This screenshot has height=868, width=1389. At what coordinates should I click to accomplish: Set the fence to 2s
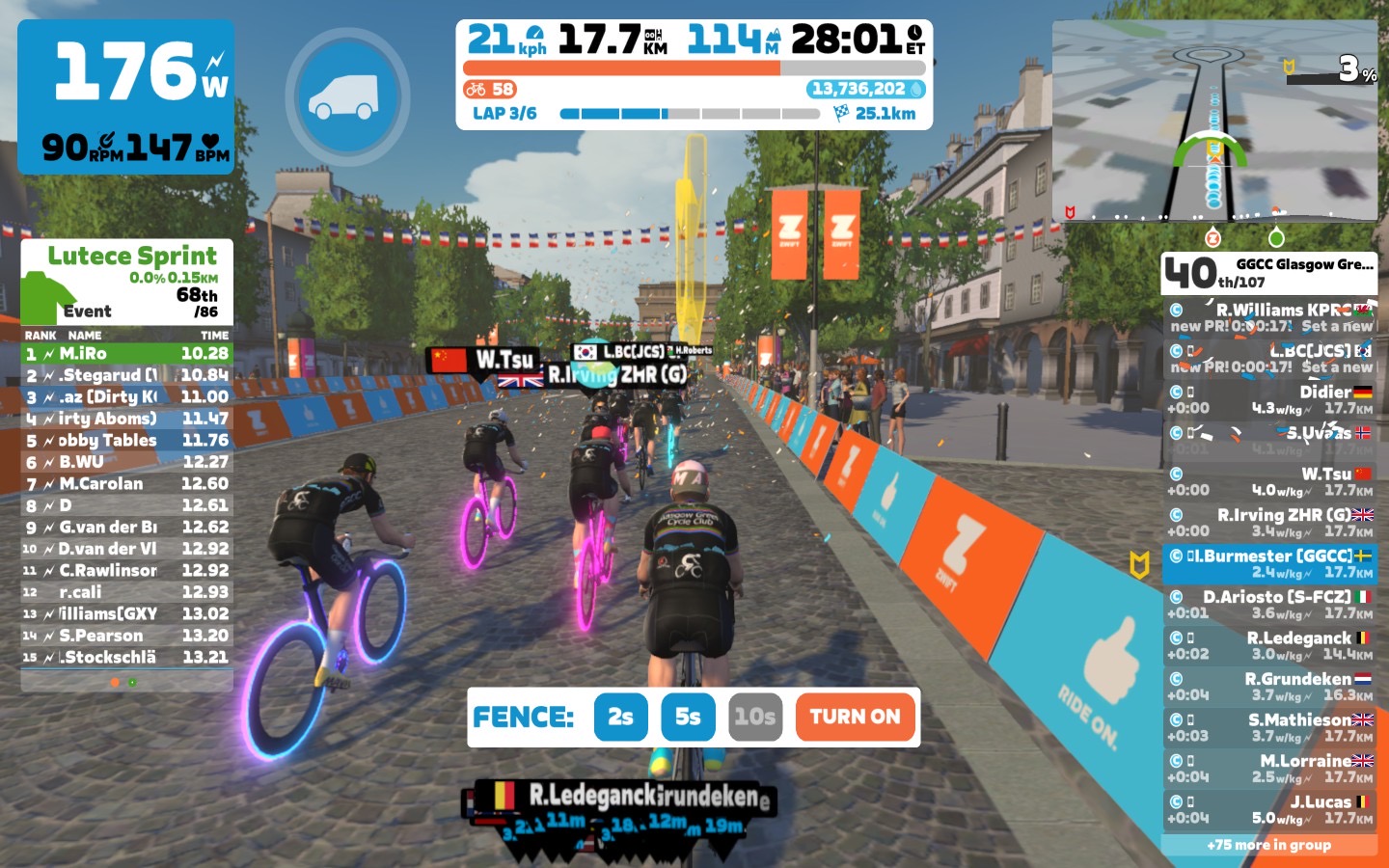[620, 717]
